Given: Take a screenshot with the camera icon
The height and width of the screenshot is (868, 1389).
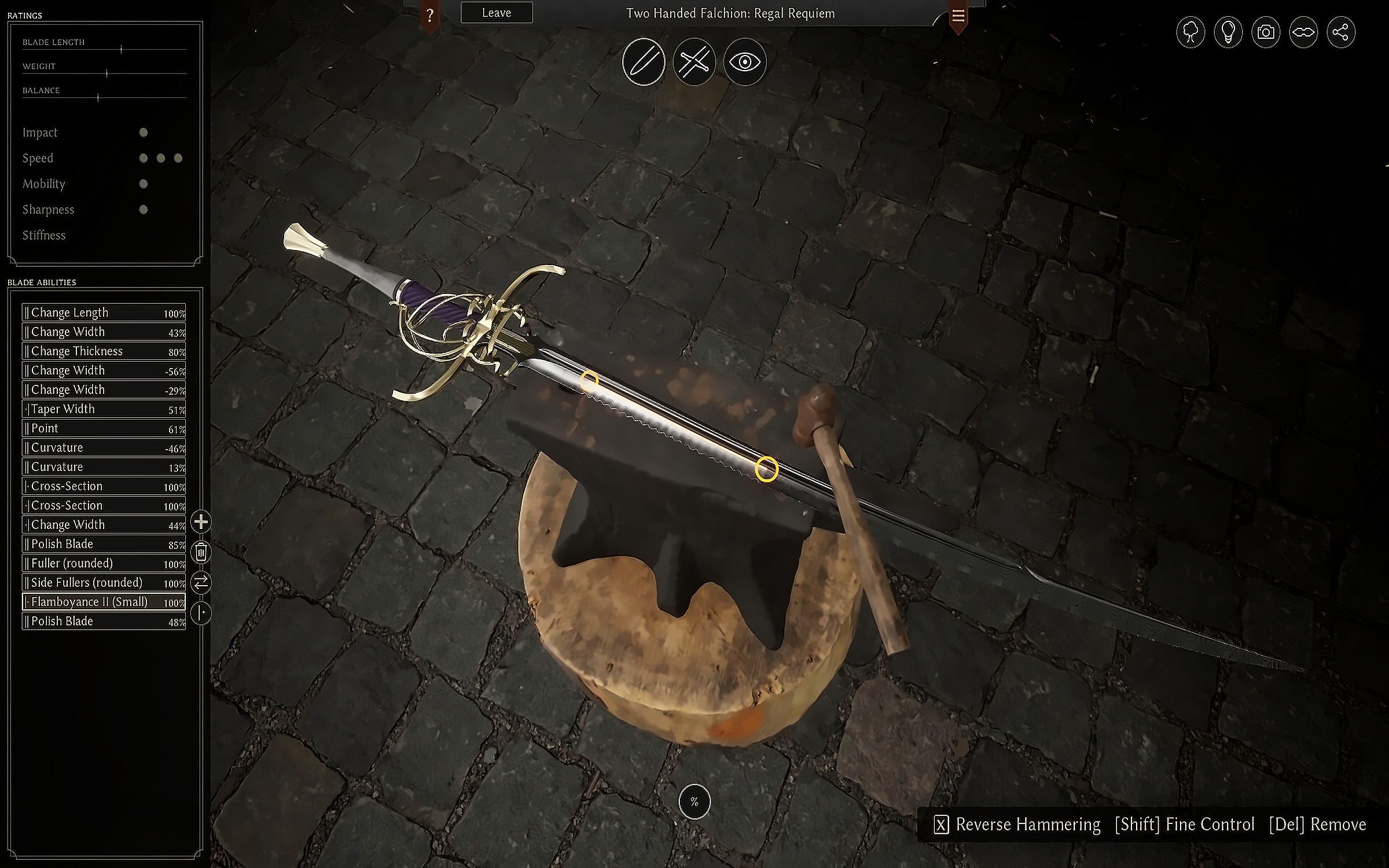Looking at the screenshot, I should (x=1266, y=32).
